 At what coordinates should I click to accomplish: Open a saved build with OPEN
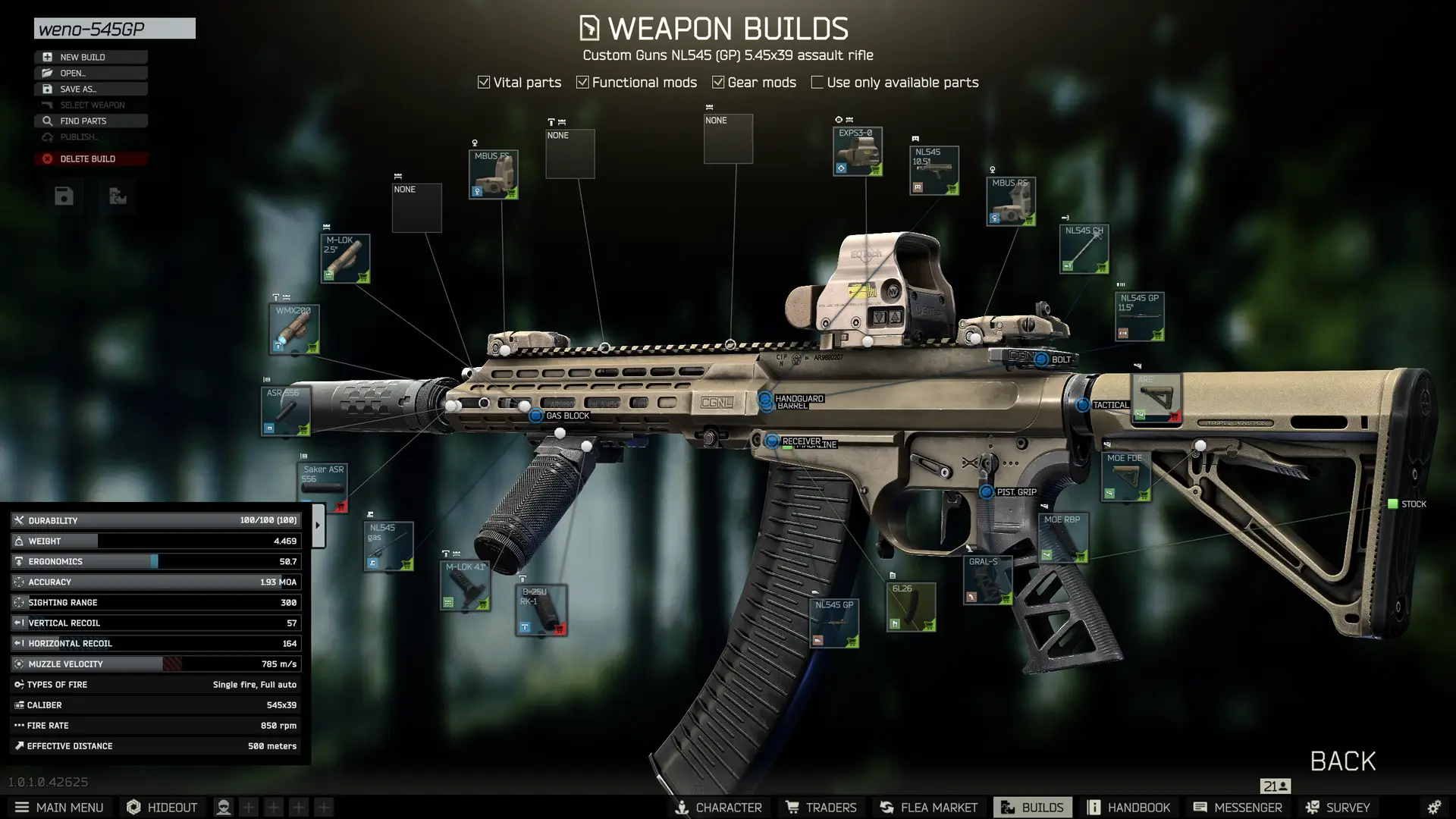click(90, 73)
